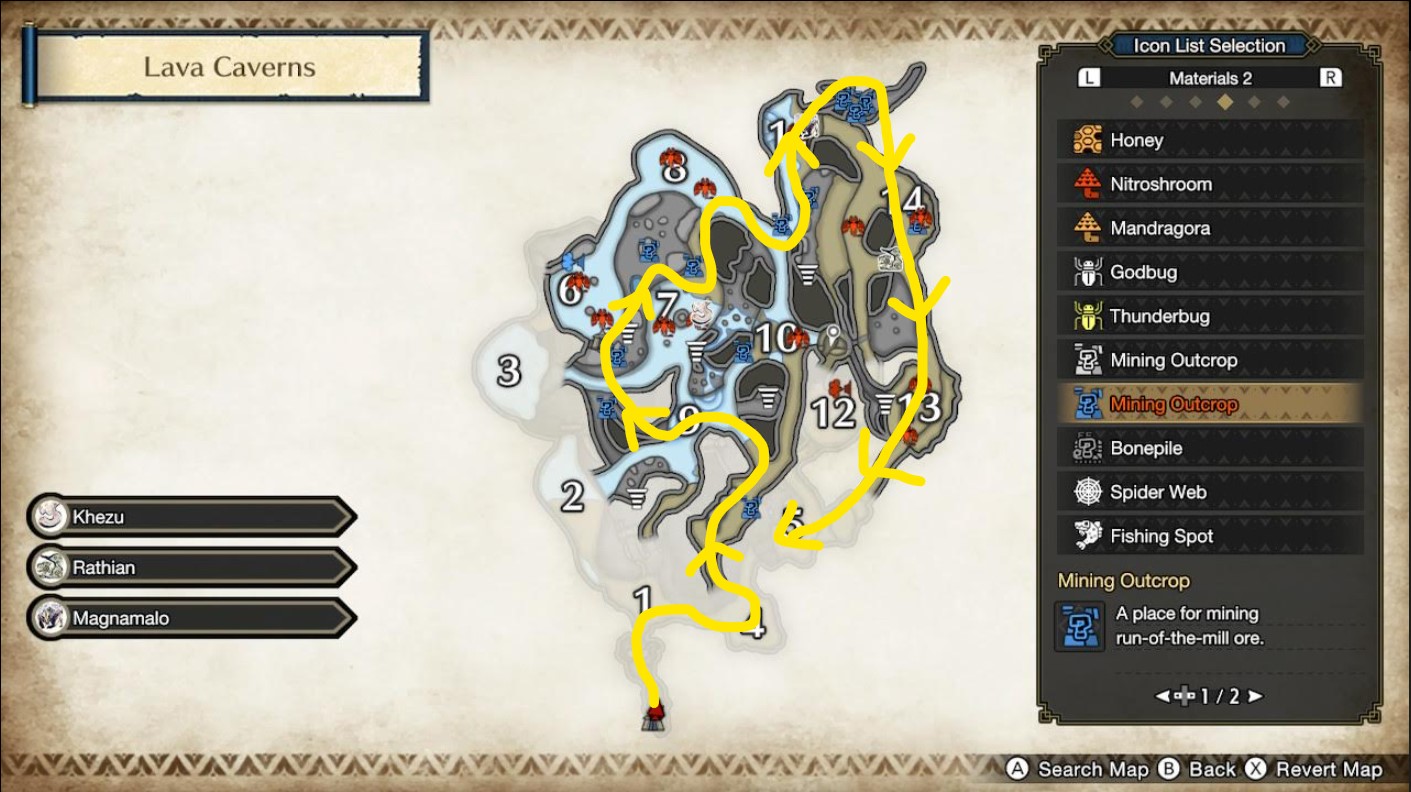
Task: Select Honey in the icon list
Action: pos(1210,140)
